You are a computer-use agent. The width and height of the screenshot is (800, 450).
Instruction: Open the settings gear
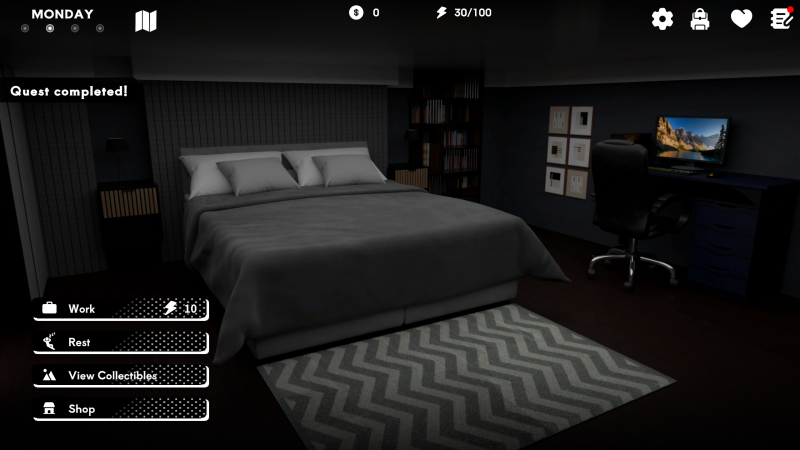pyautogui.click(x=662, y=19)
